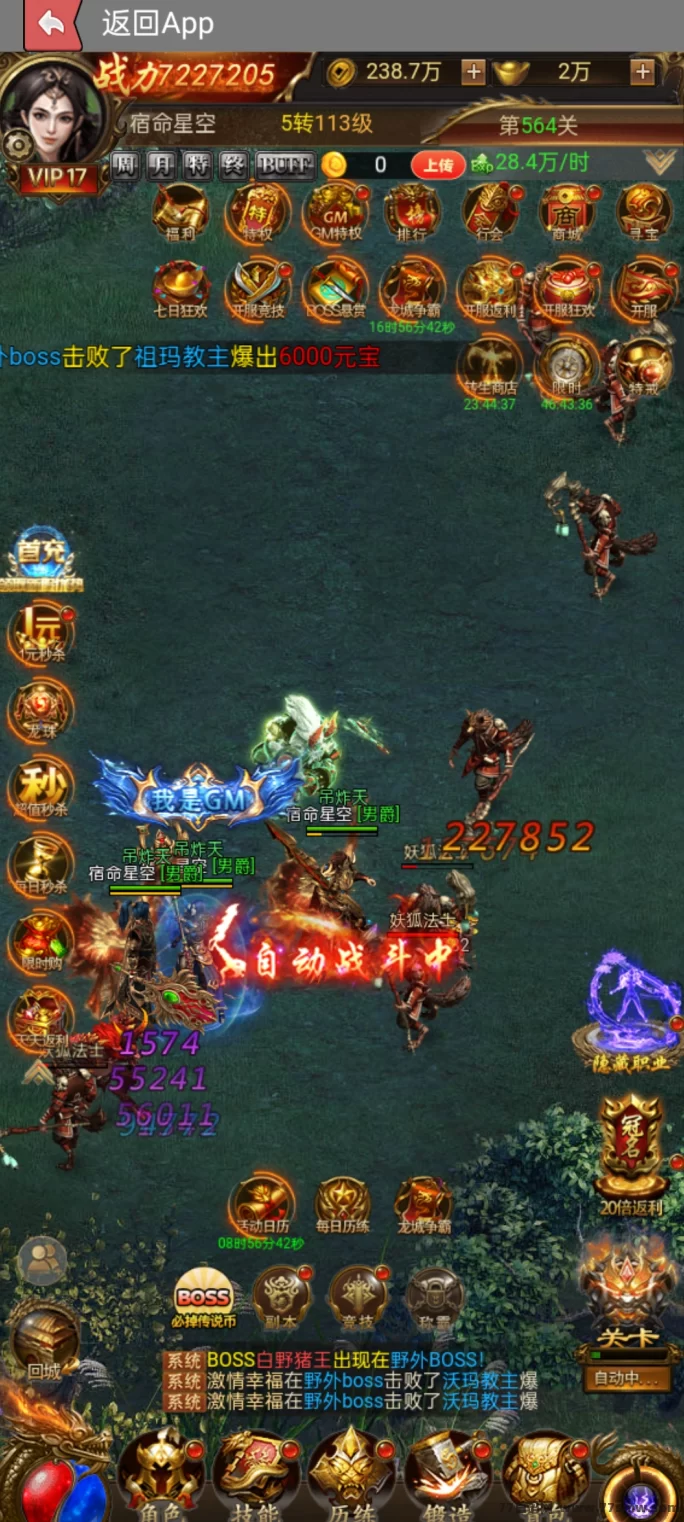The height and width of the screenshot is (1522, 684).
Task: Open the GM特权 privileges icon
Action: pos(335,212)
